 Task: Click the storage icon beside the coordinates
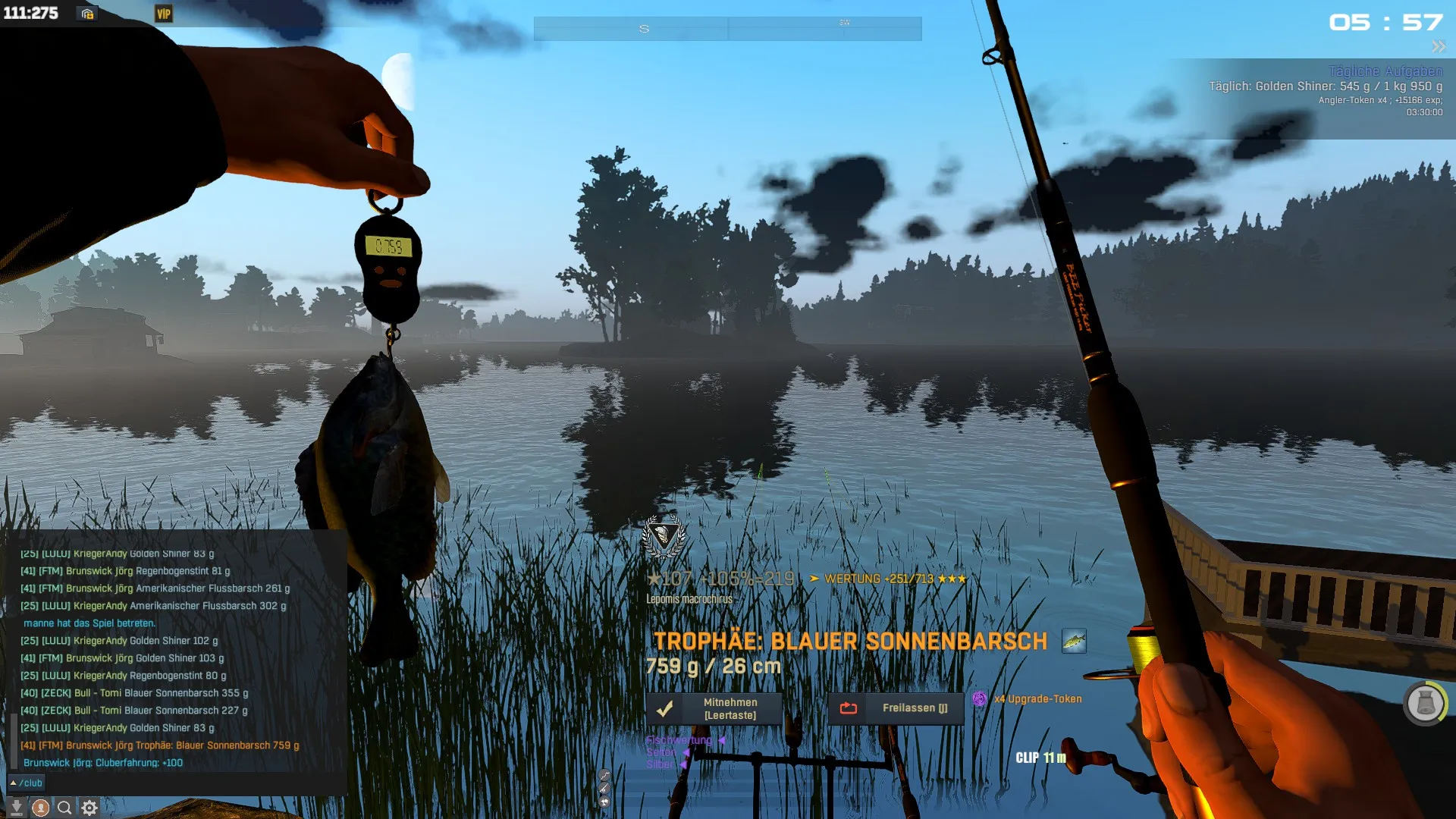click(88, 14)
